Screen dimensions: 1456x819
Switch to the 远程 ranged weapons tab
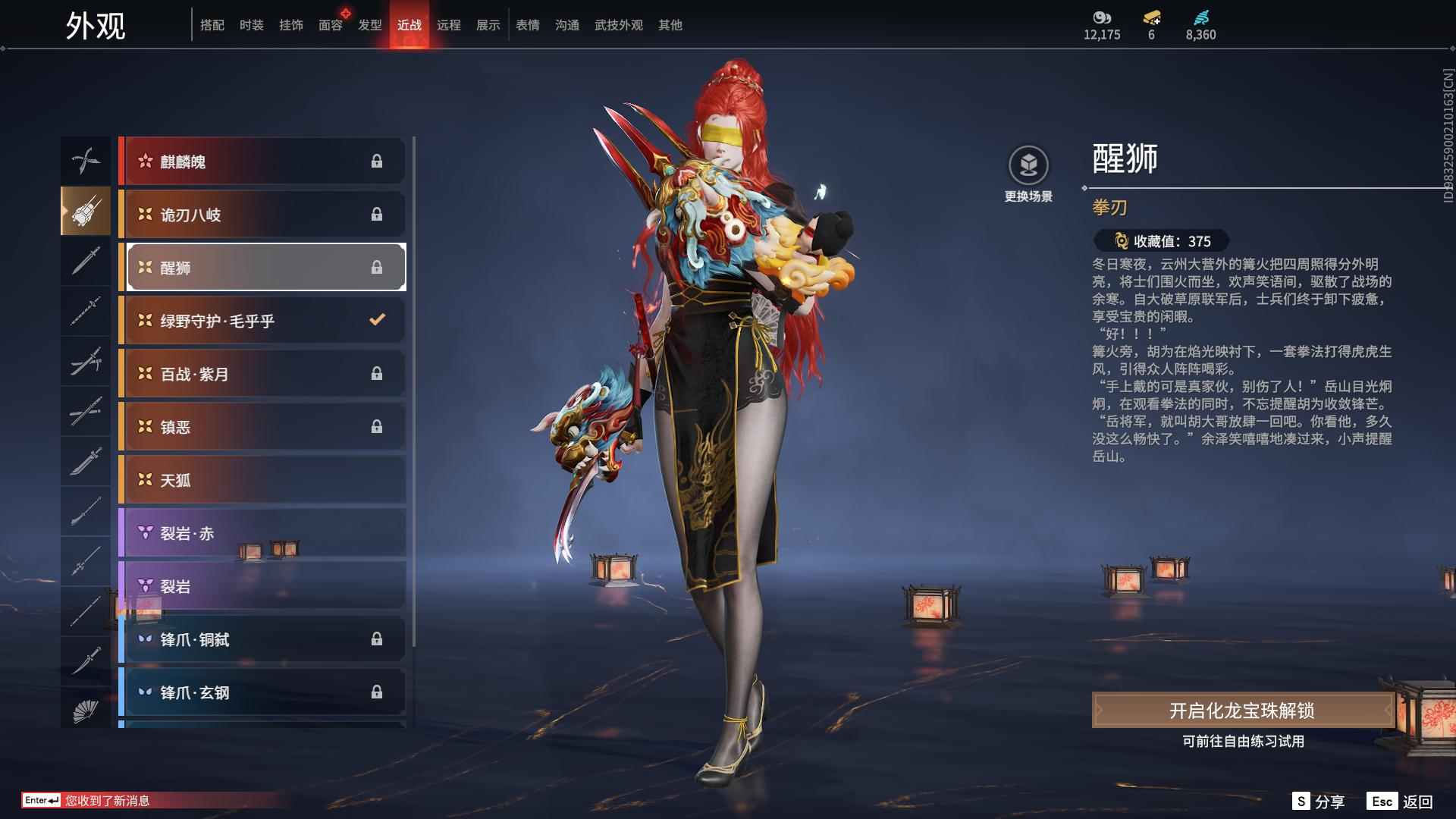(x=450, y=25)
